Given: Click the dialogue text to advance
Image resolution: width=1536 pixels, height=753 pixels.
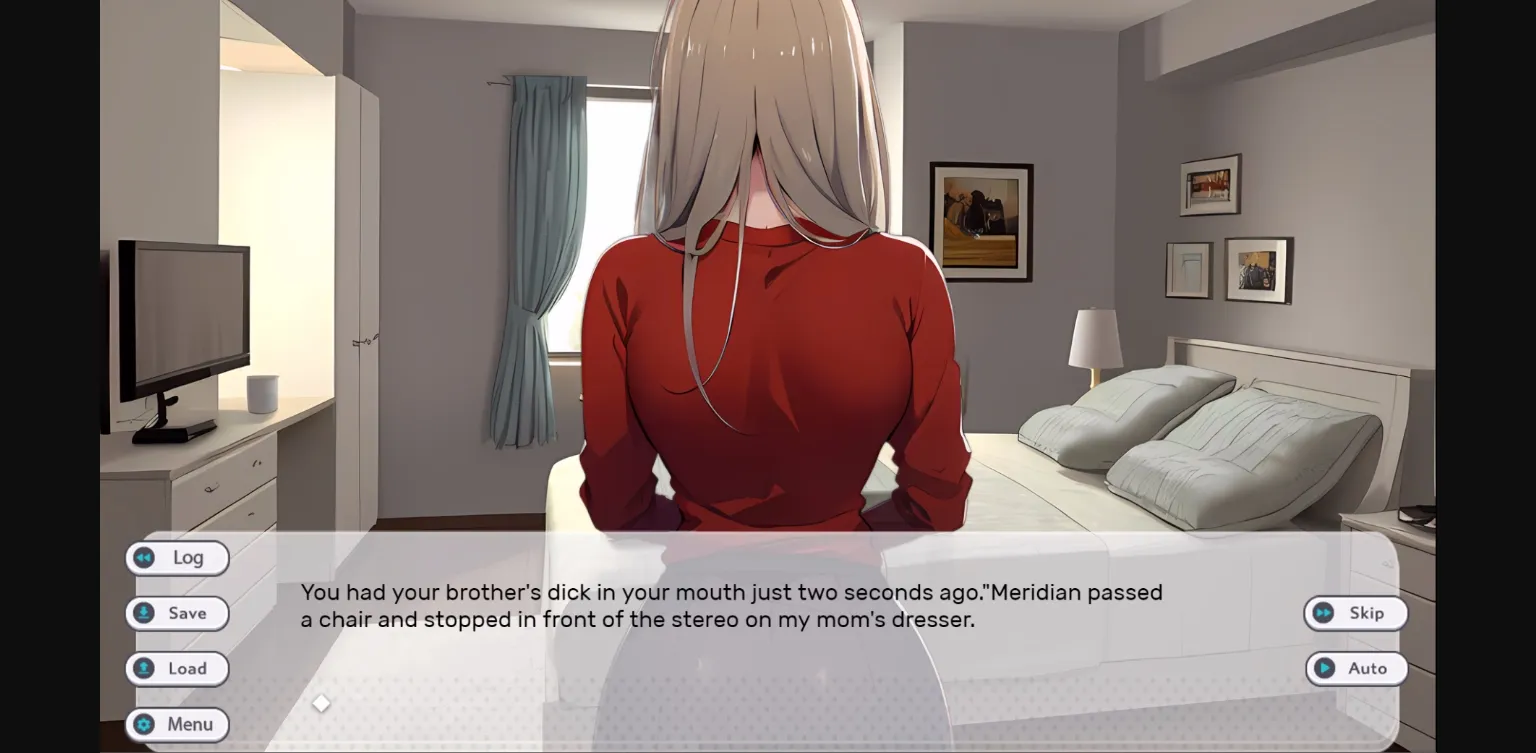Looking at the screenshot, I should [x=730, y=605].
